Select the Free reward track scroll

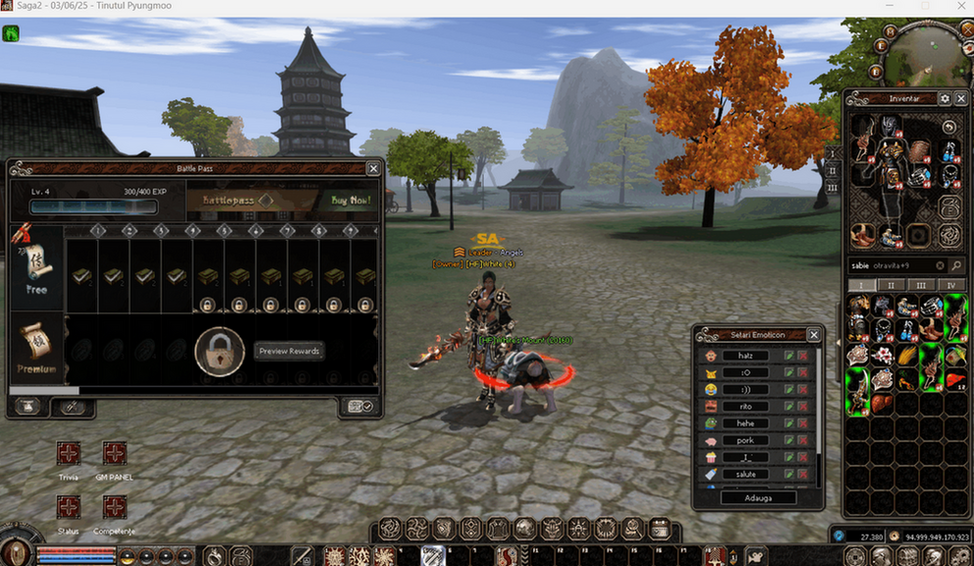click(37, 266)
